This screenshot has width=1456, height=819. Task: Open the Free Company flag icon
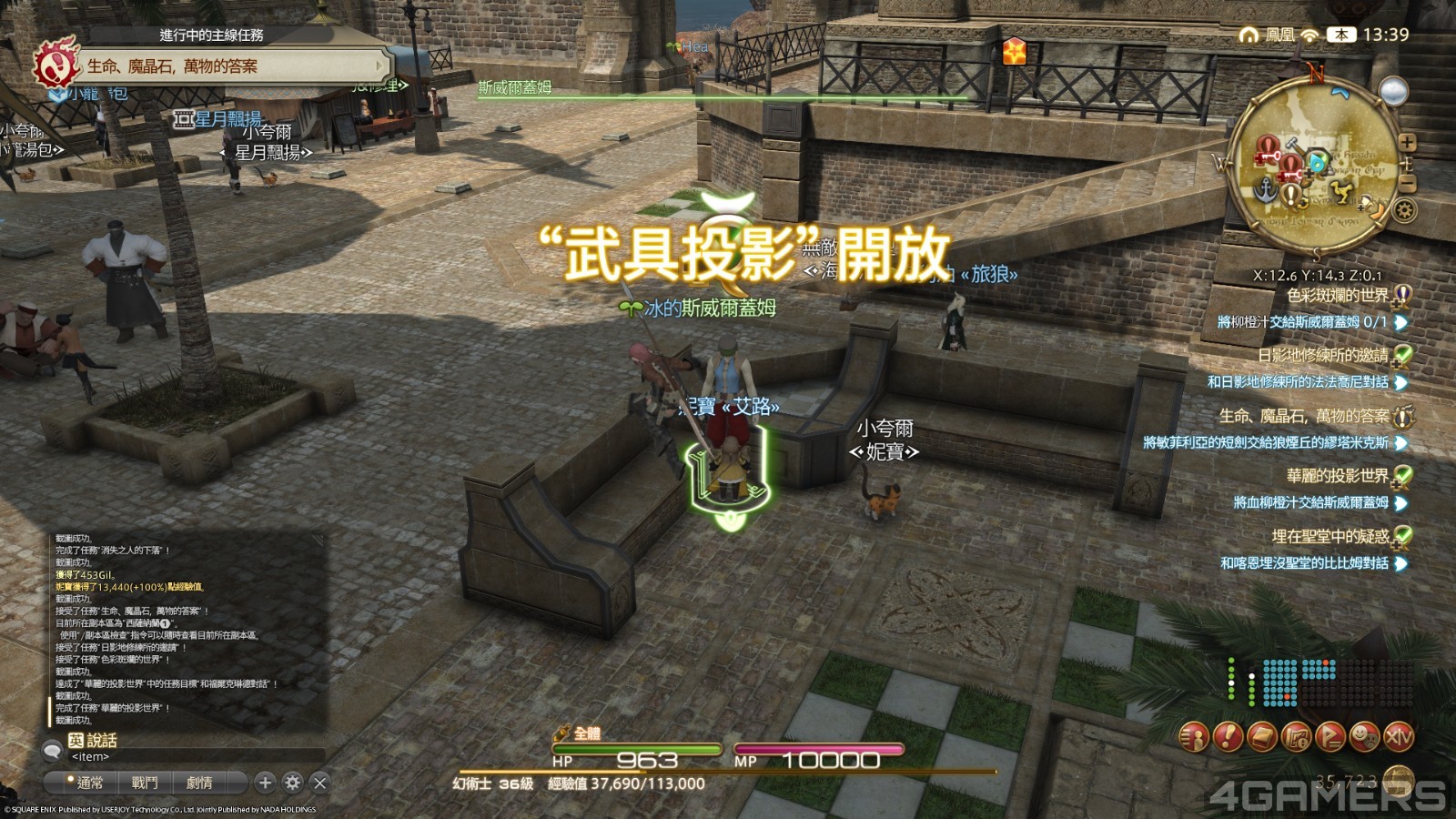[1330, 736]
